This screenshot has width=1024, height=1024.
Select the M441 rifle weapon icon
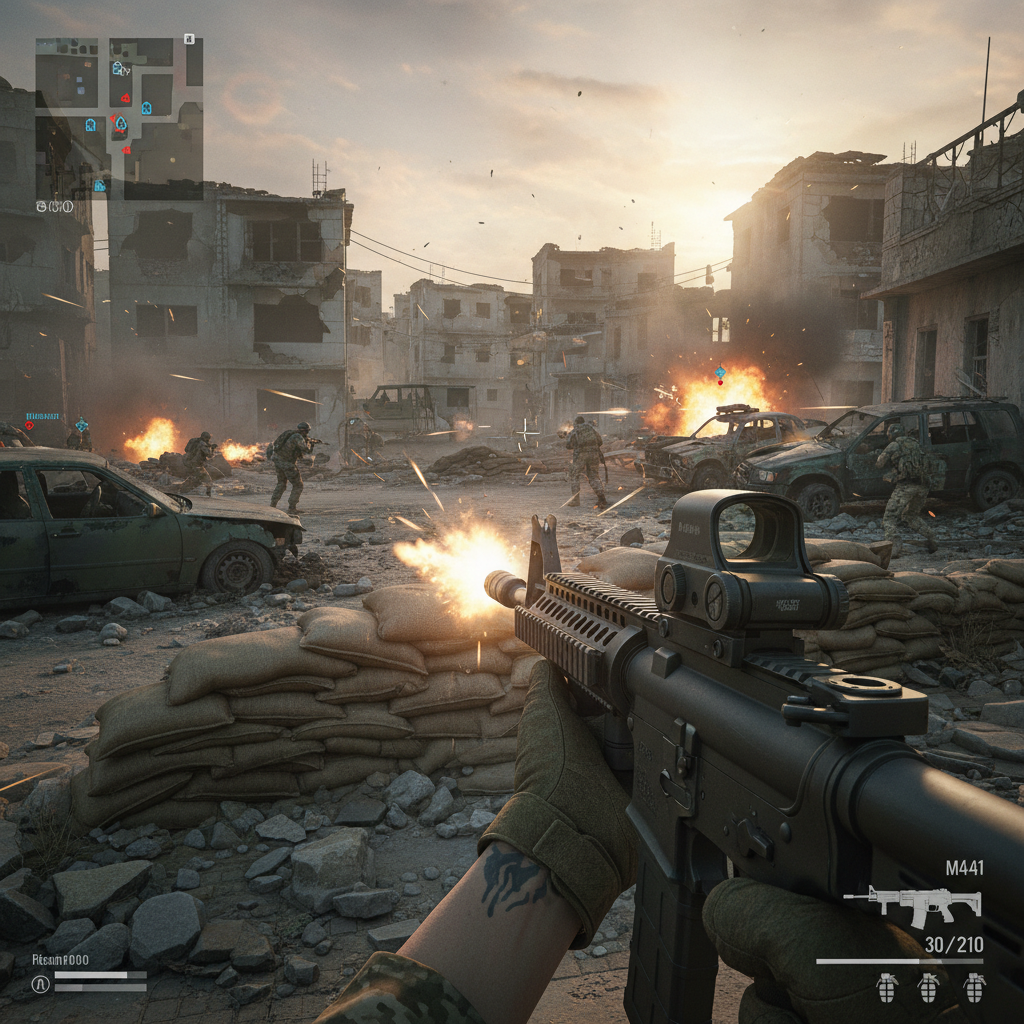coord(913,905)
